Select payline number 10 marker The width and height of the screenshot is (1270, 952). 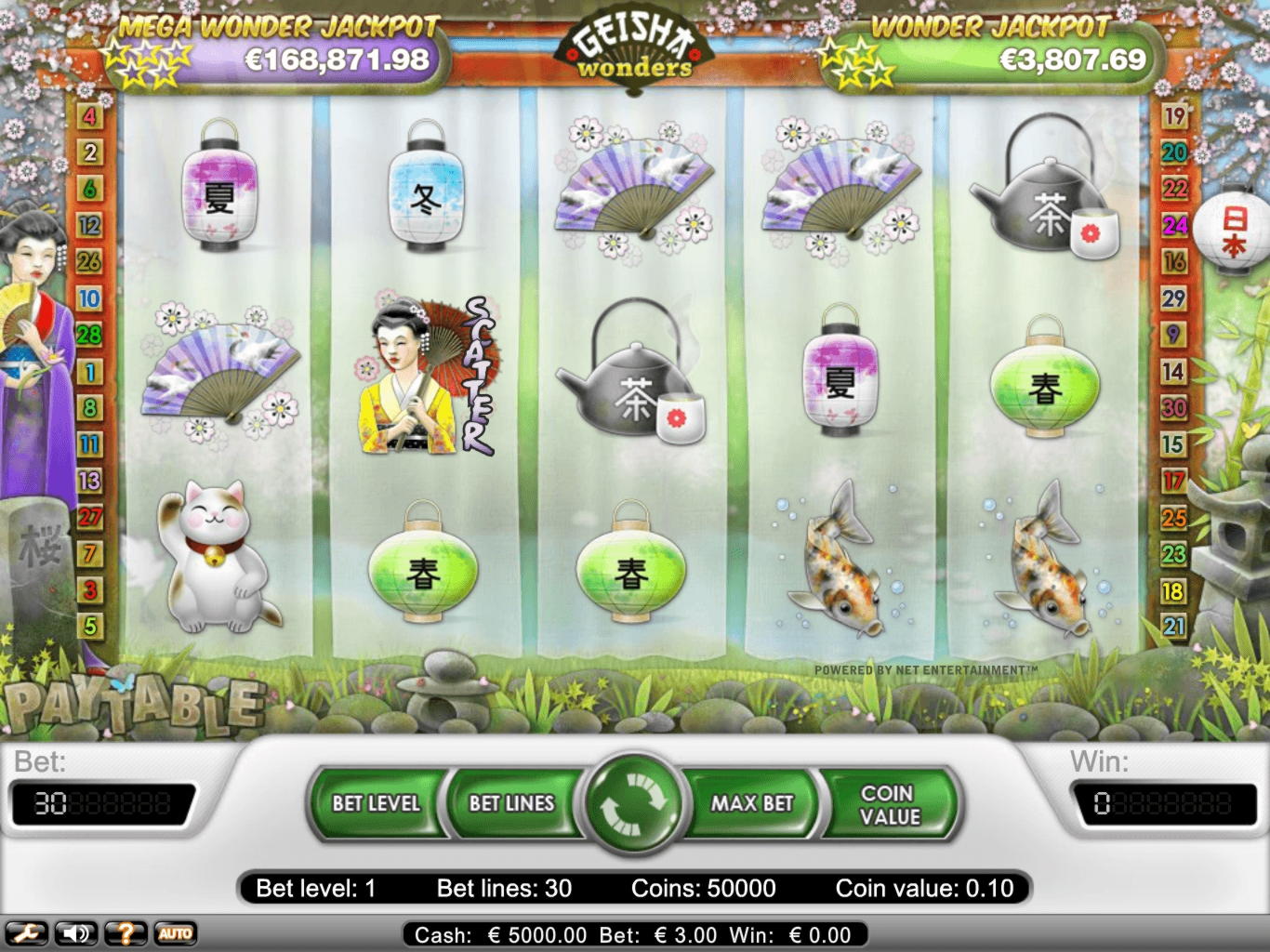tap(89, 299)
